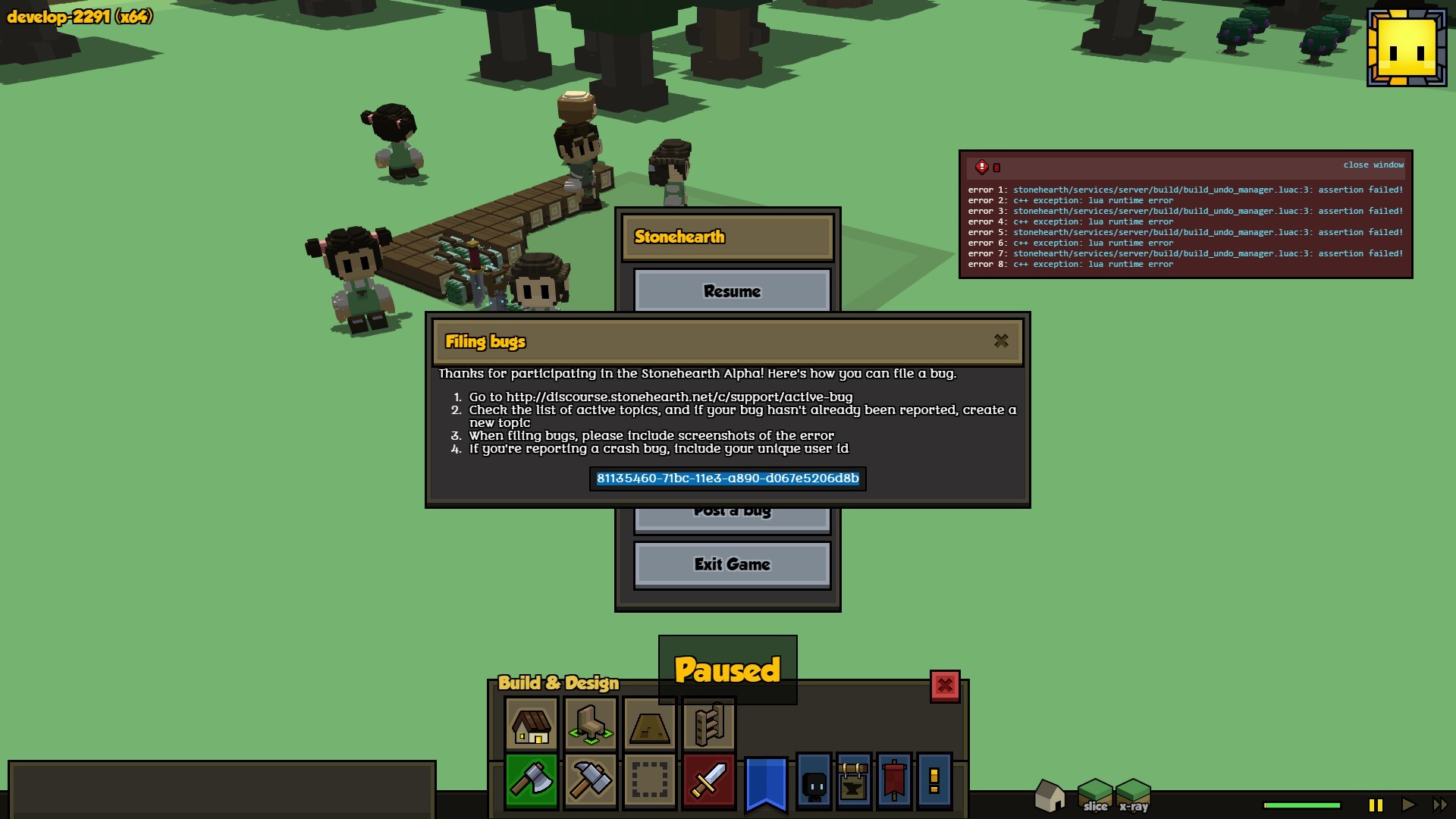Pick the dirt road tool

tap(649, 725)
